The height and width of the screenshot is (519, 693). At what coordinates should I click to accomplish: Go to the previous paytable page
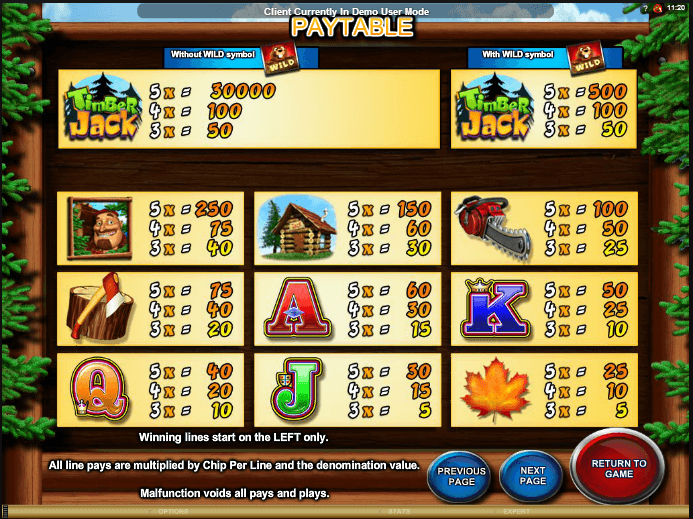click(461, 475)
